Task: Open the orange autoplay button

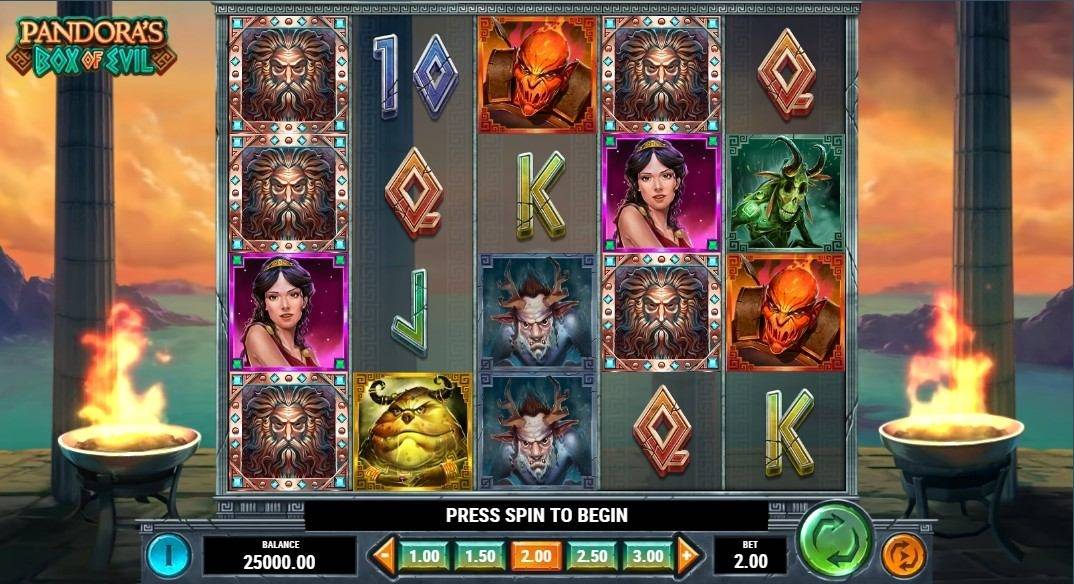Action: click(x=903, y=554)
